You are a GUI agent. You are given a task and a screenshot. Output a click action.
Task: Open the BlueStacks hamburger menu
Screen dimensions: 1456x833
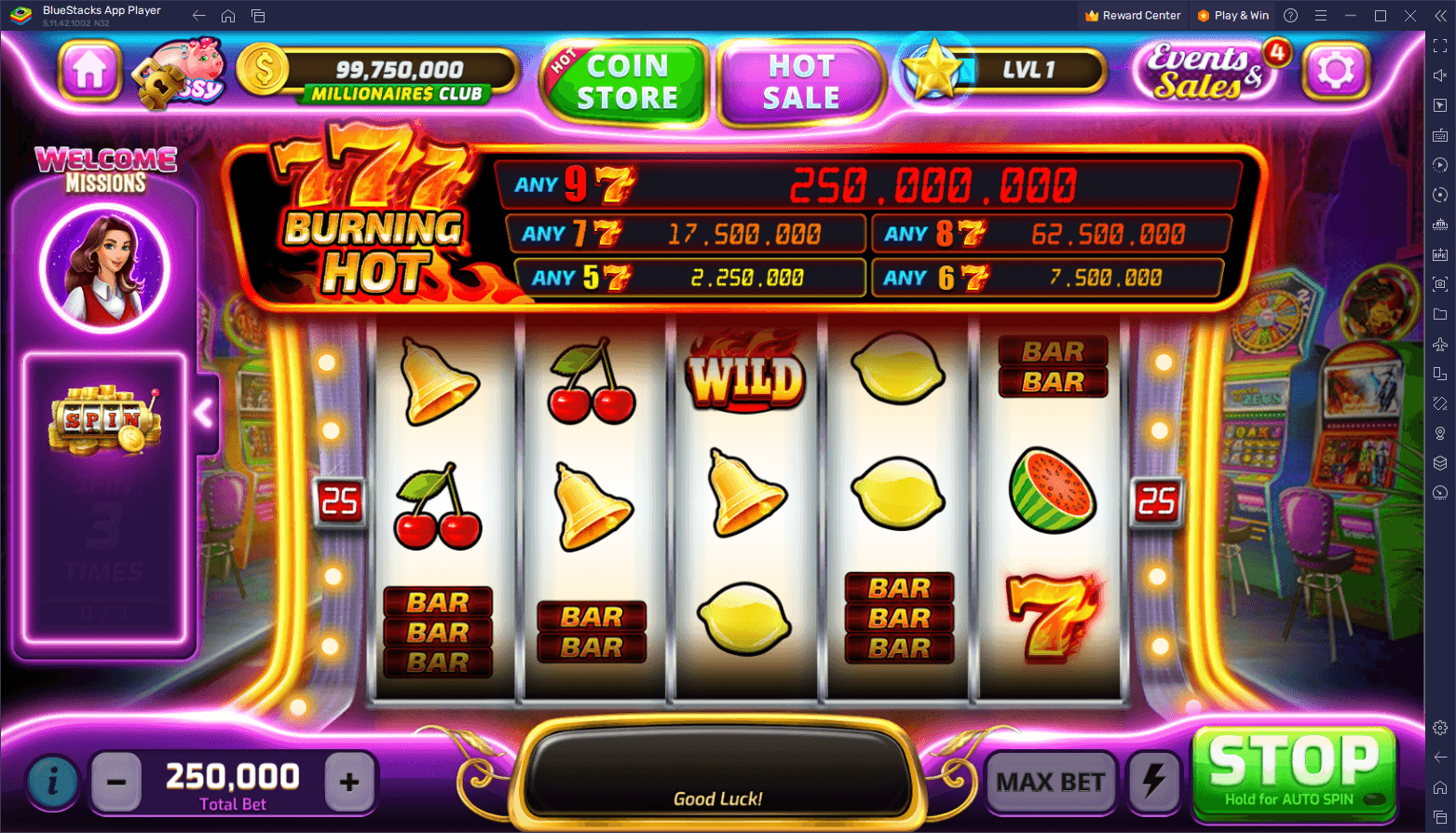pos(1321,15)
